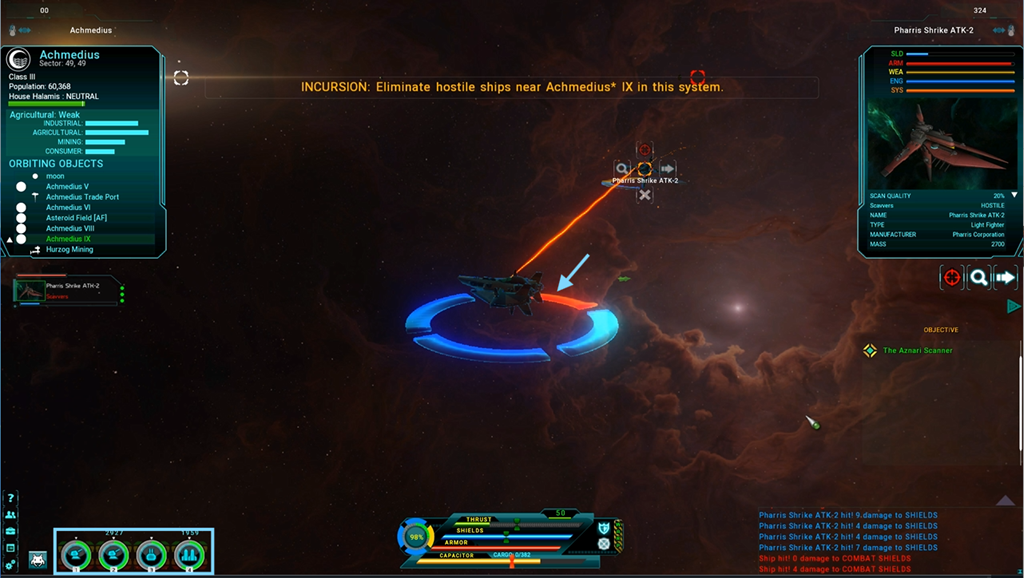
Task: Dismiss target menu with the X button
Action: point(645,195)
